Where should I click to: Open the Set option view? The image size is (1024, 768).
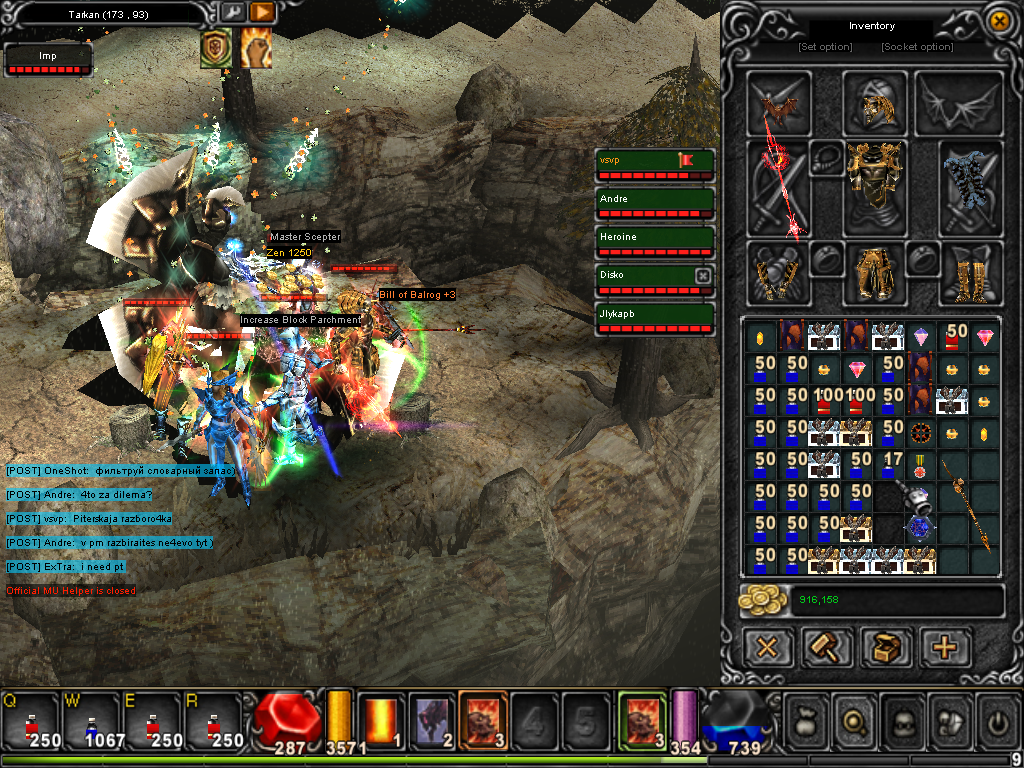(825, 47)
